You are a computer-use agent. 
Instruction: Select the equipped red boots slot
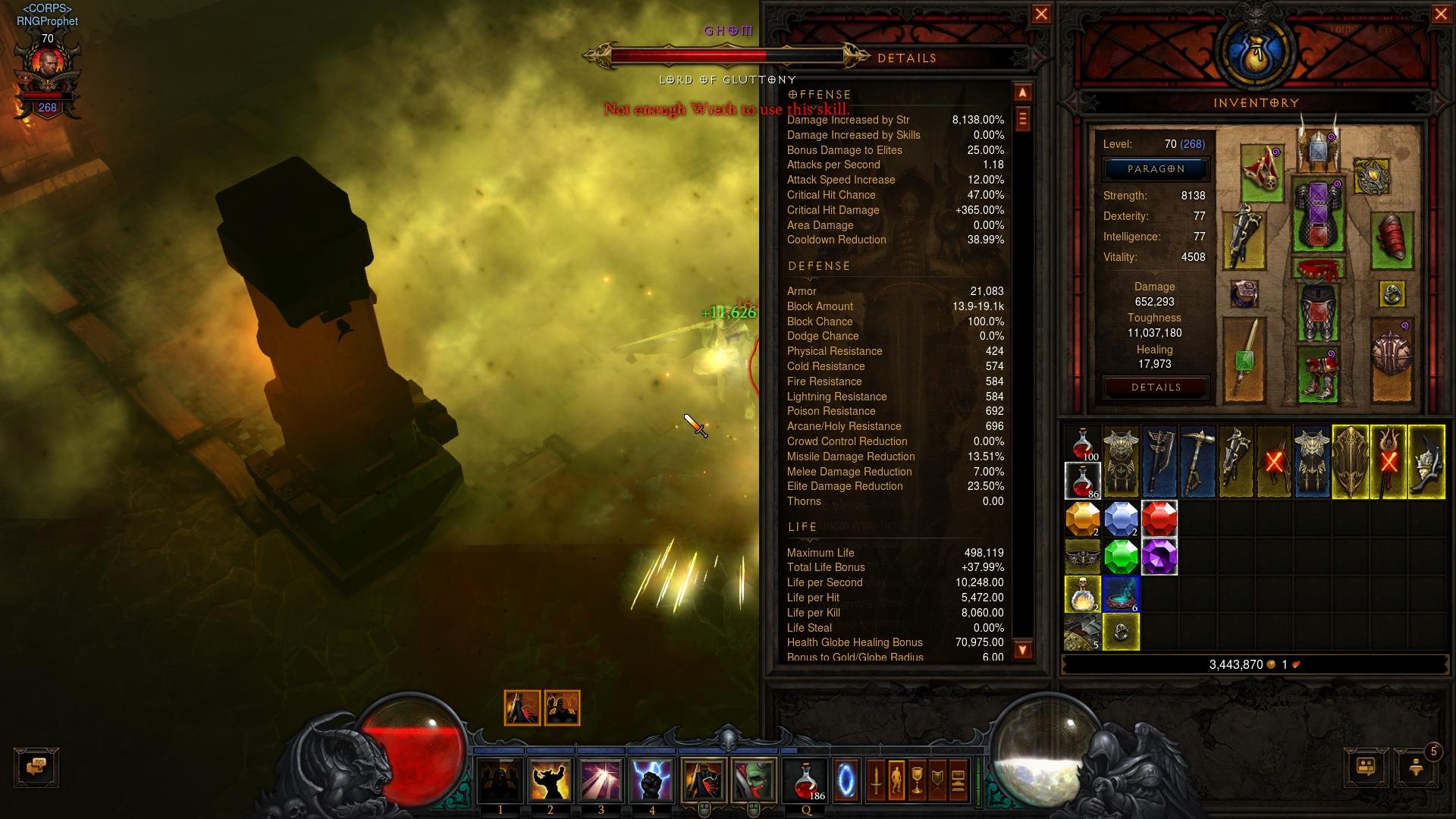(1318, 374)
